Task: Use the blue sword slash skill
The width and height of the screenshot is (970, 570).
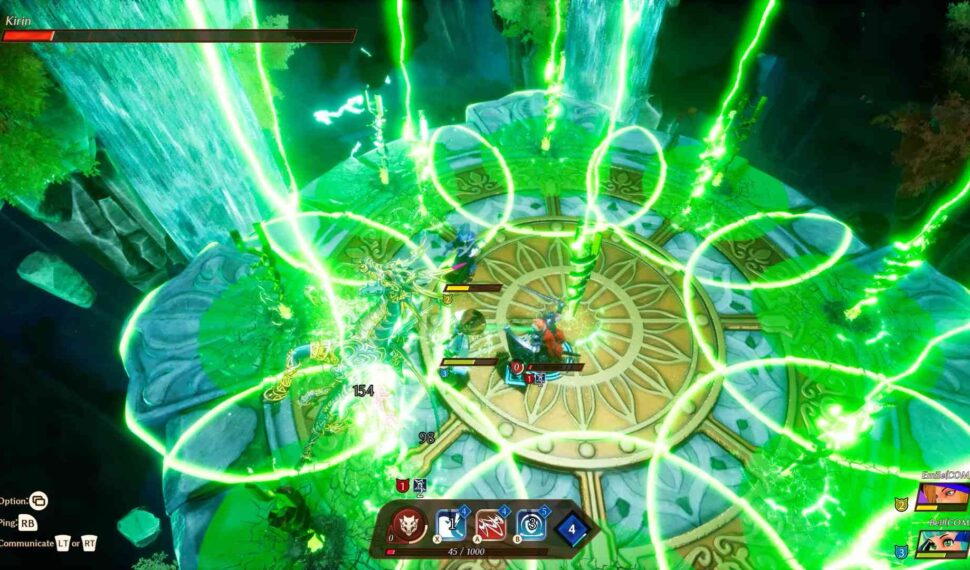Action: (449, 524)
